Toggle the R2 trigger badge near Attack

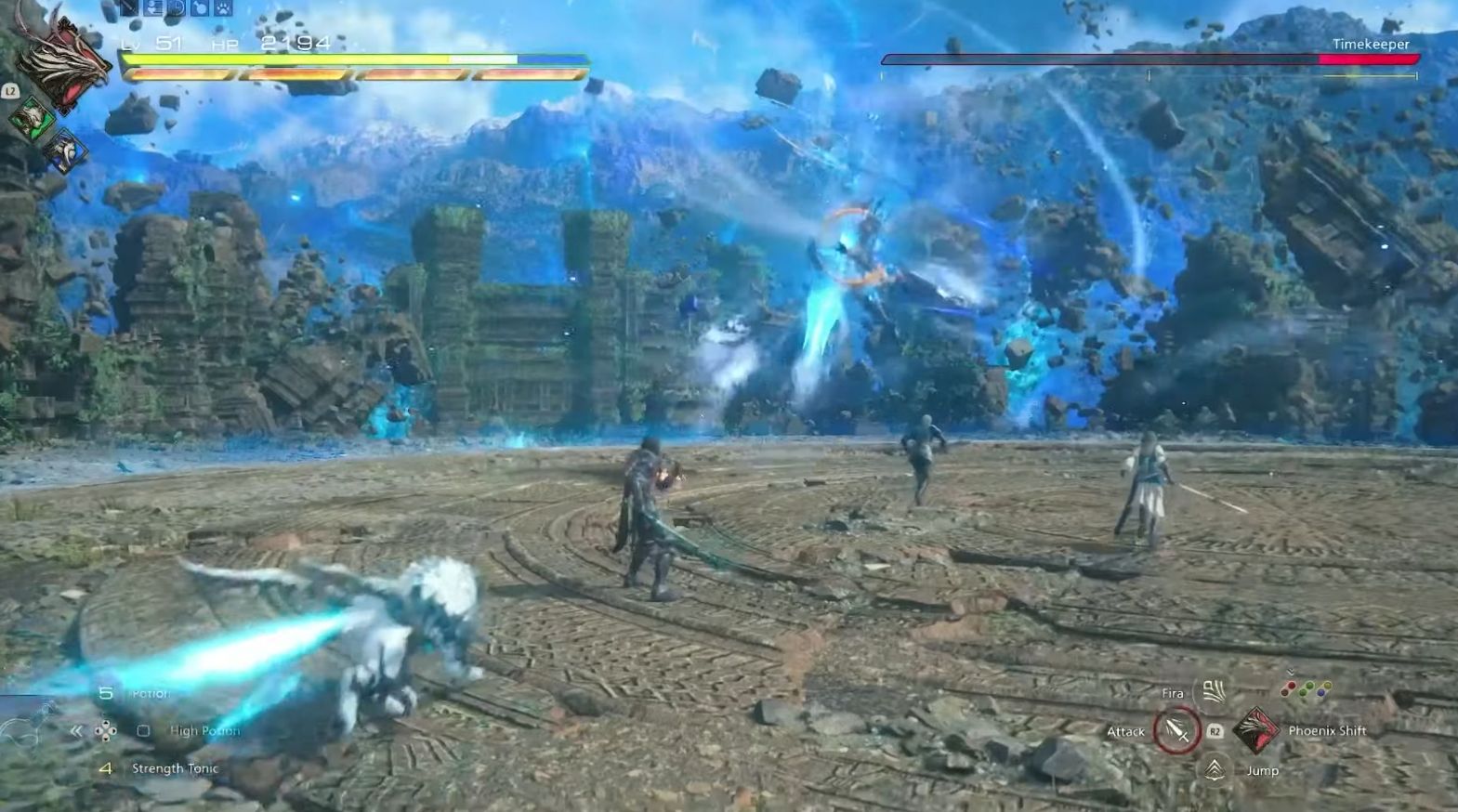tap(1215, 730)
